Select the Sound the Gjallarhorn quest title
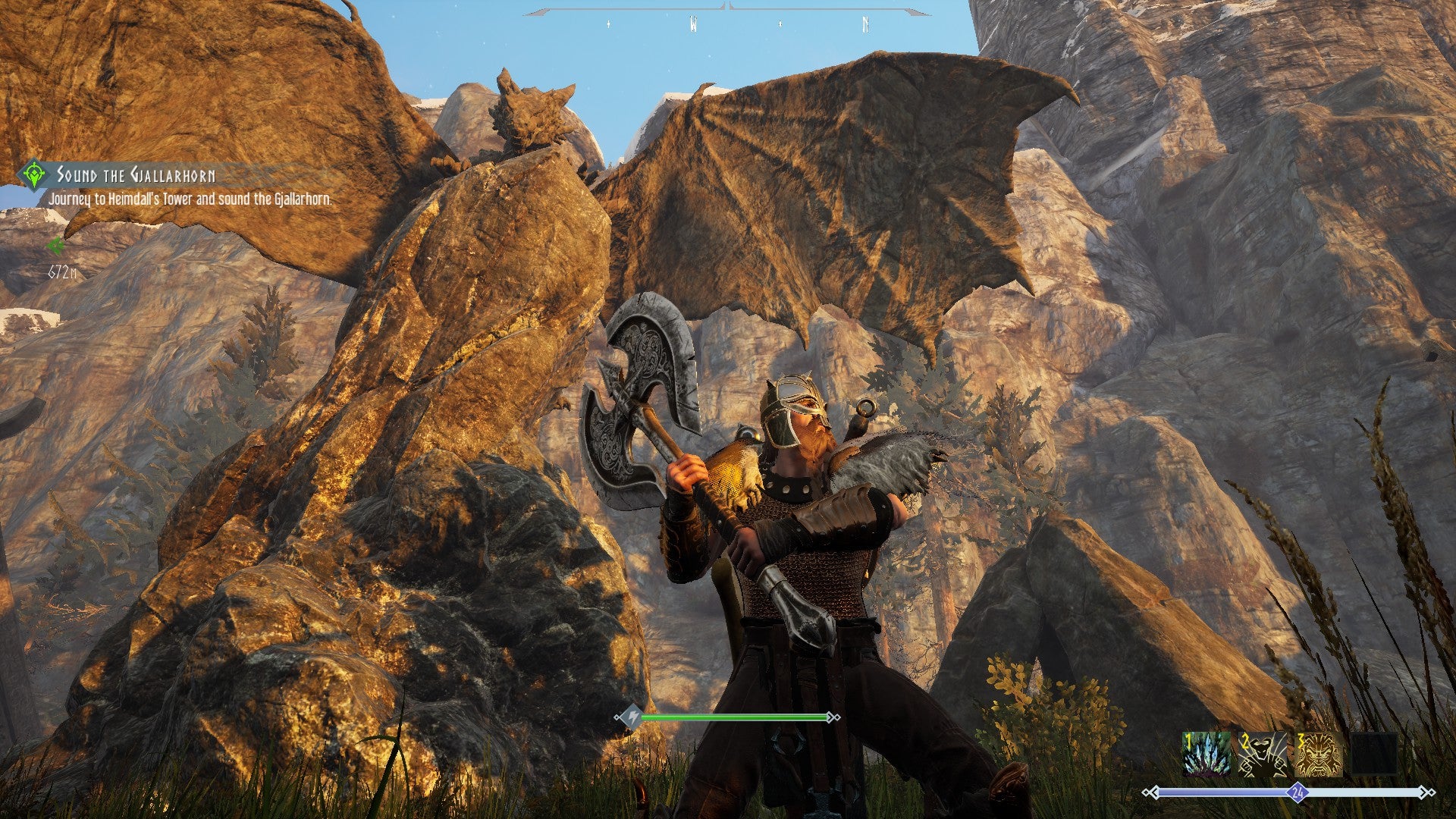The height and width of the screenshot is (819, 1456). click(136, 174)
